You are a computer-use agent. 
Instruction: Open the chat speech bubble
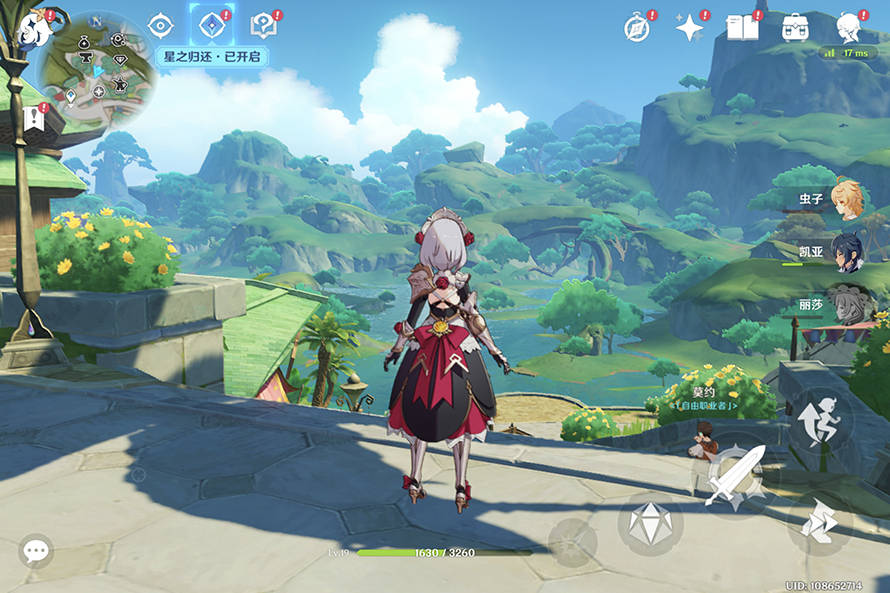[x=37, y=550]
